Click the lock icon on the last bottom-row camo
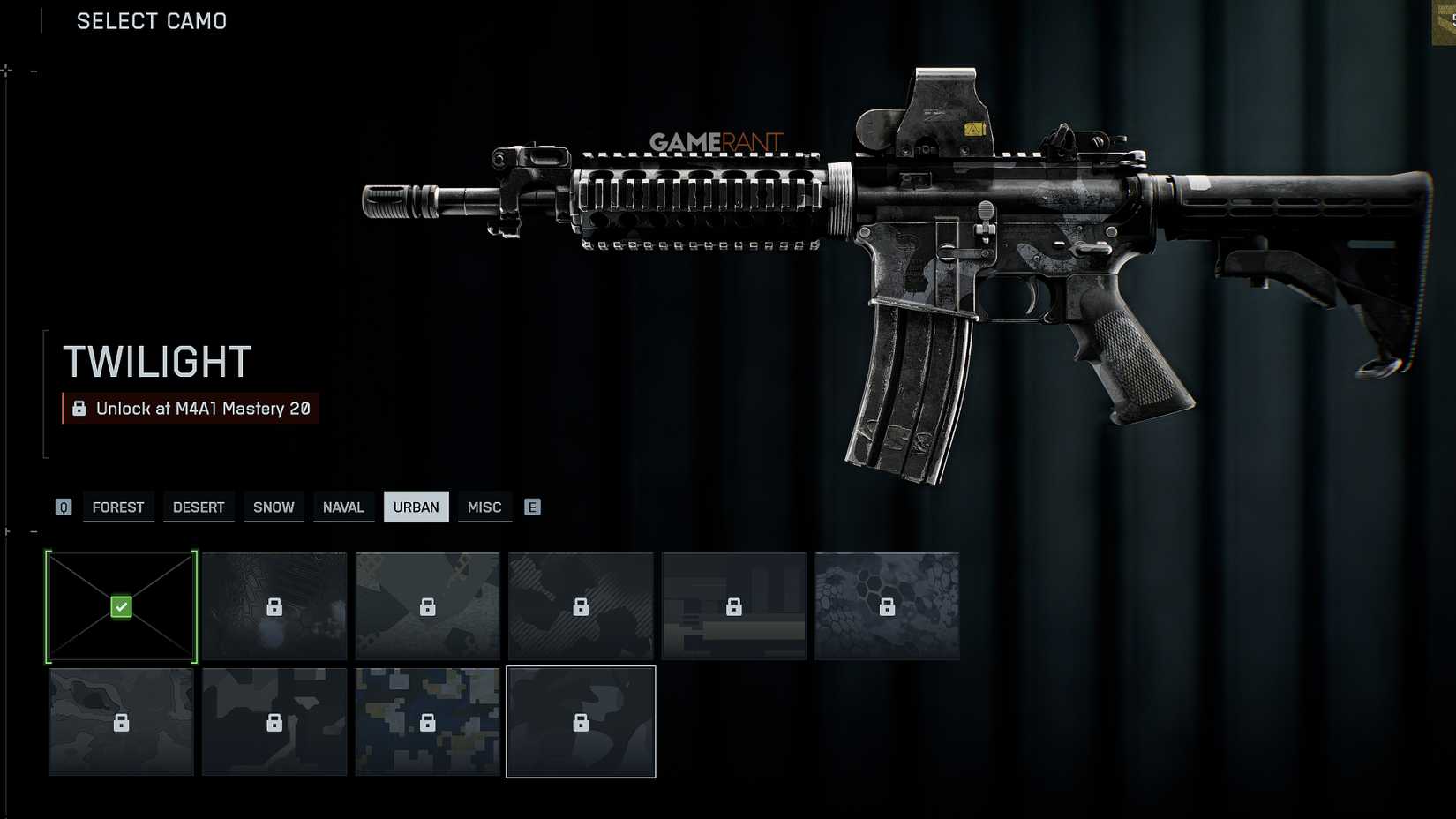This screenshot has height=819, width=1456. [580, 721]
